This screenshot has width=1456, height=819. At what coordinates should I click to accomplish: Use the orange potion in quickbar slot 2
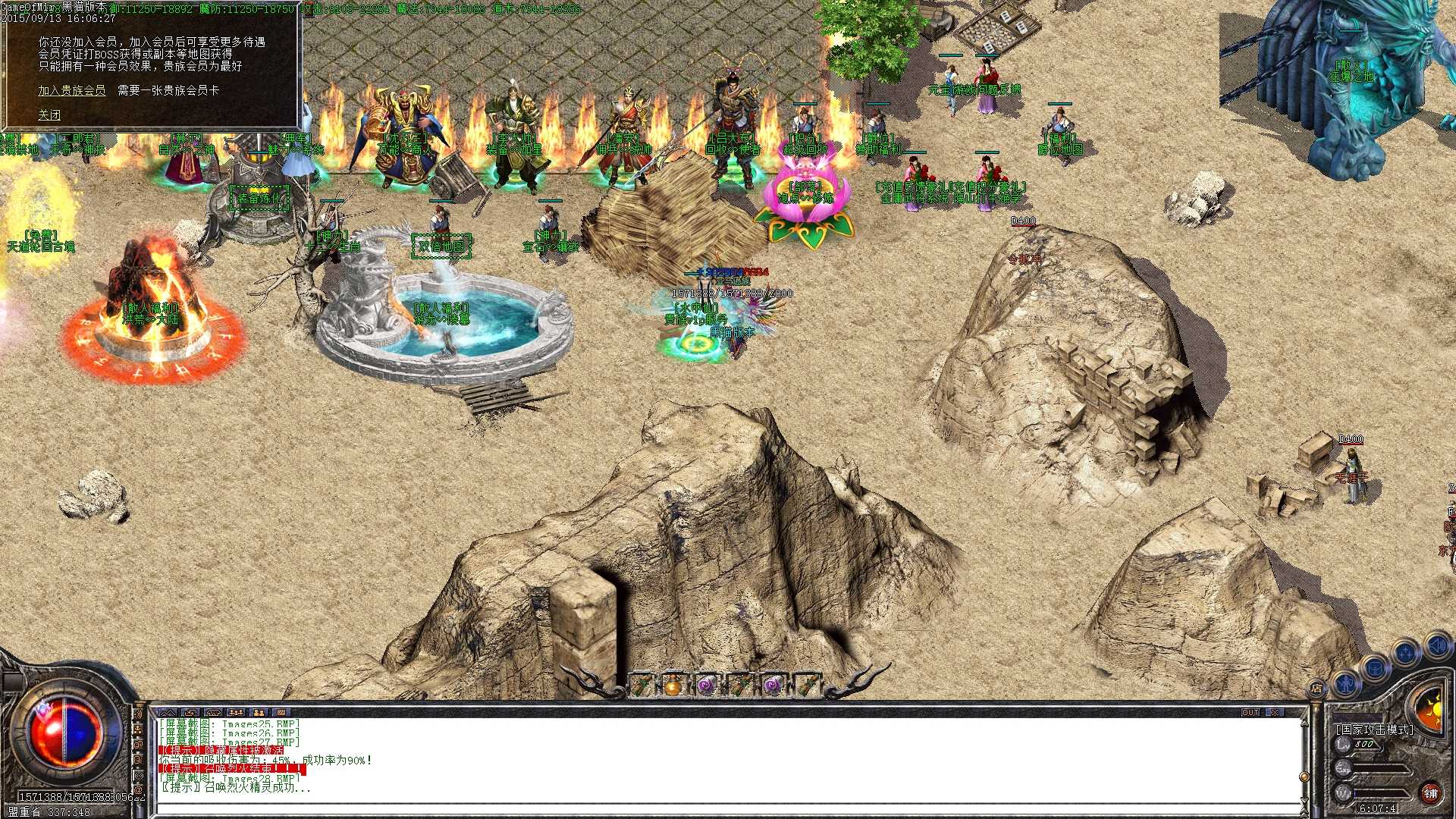[x=672, y=686]
